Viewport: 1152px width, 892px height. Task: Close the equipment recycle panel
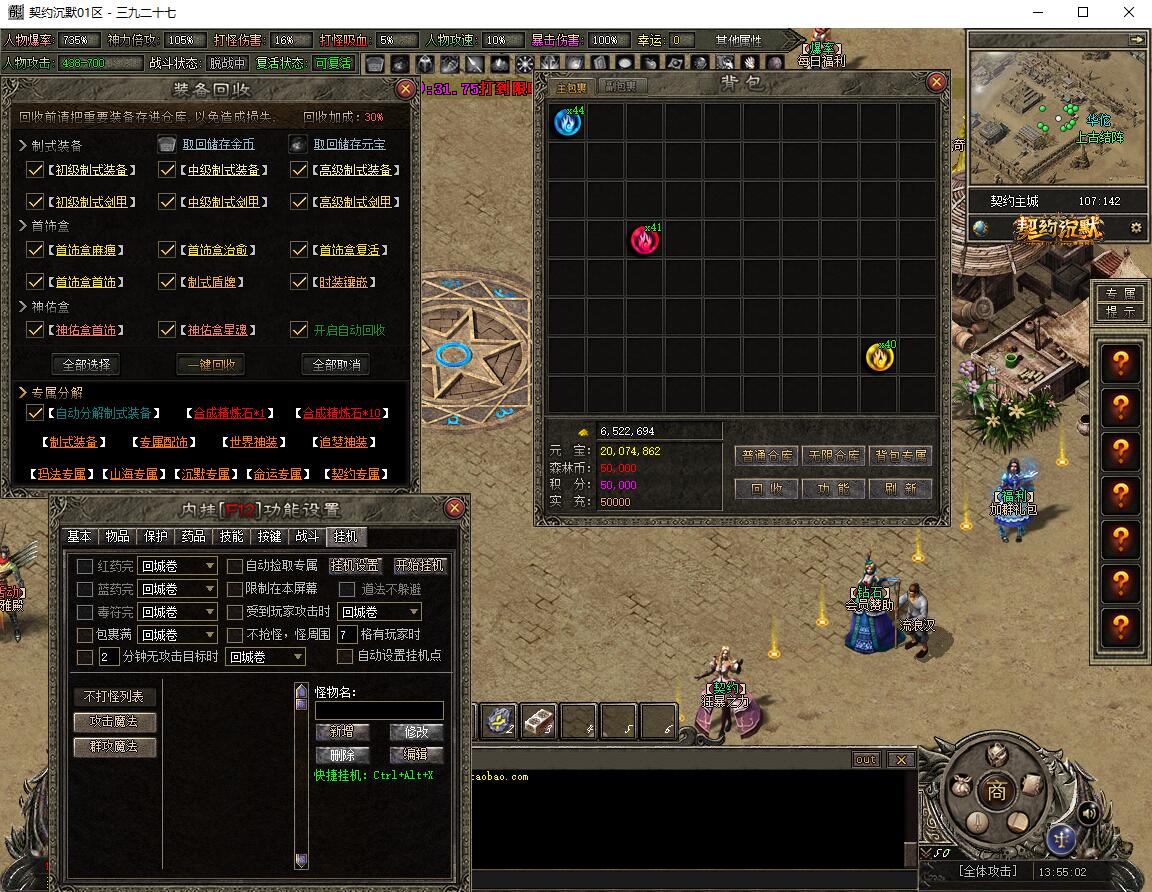click(x=405, y=89)
